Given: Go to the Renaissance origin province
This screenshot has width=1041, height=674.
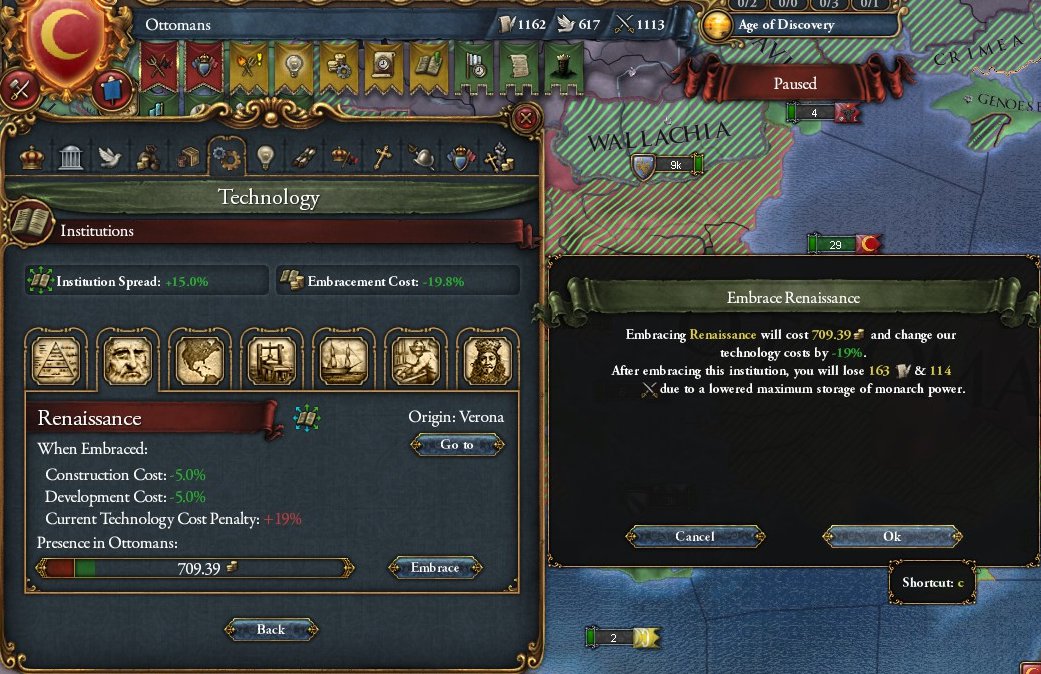Looking at the screenshot, I should (x=457, y=445).
